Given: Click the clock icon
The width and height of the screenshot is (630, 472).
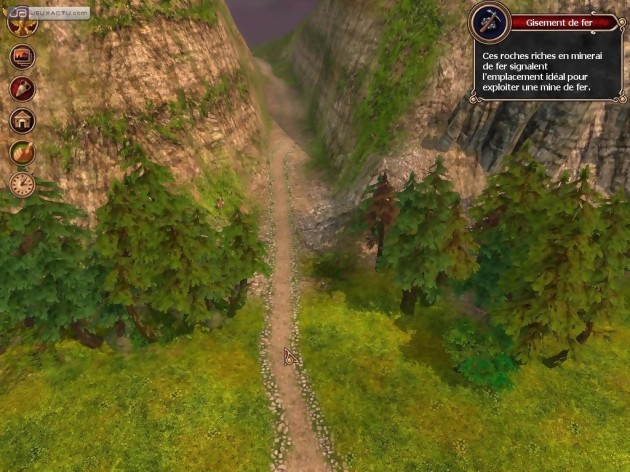Looking at the screenshot, I should (22, 183).
